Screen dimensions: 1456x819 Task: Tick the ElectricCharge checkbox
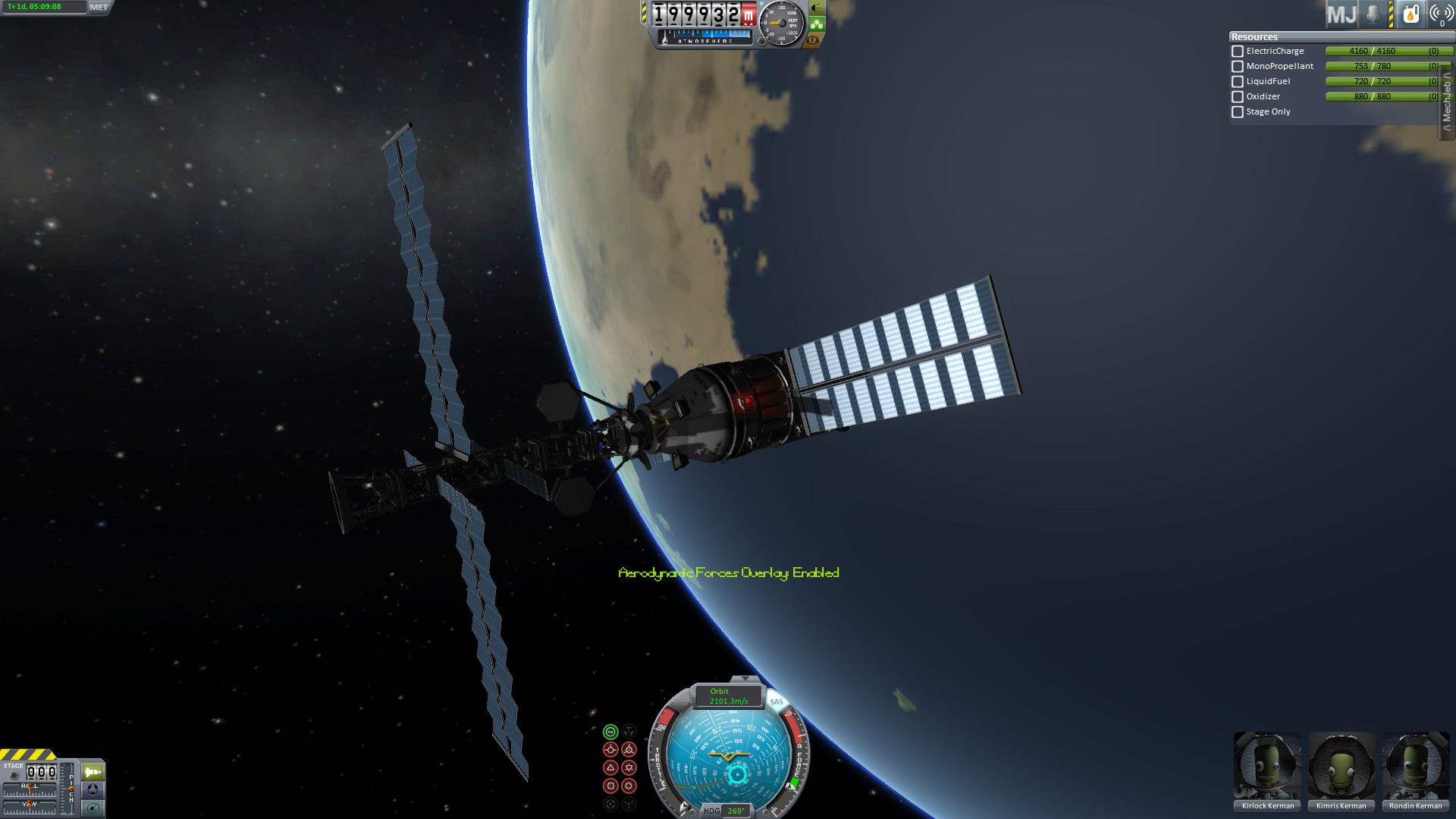1238,52
